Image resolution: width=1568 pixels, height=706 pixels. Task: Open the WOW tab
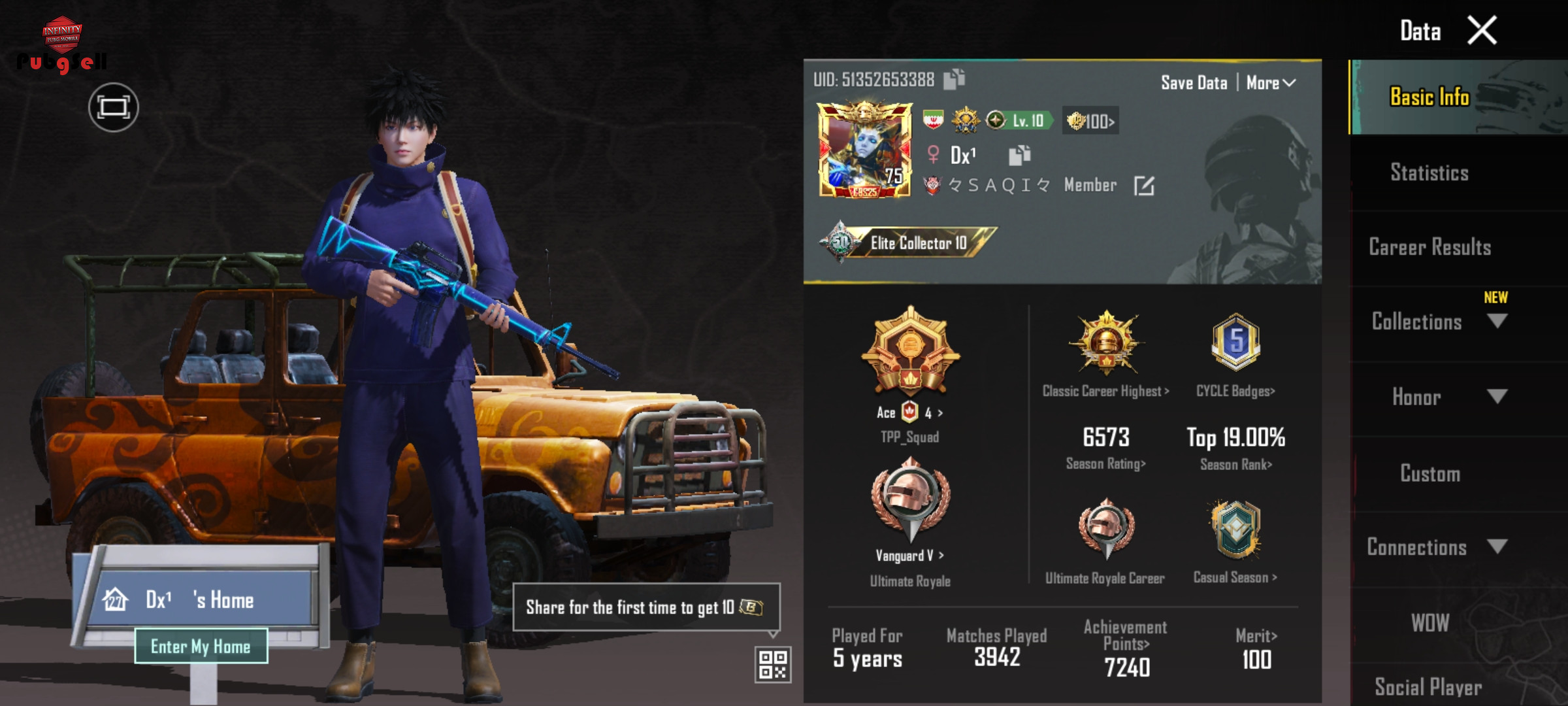click(1429, 622)
